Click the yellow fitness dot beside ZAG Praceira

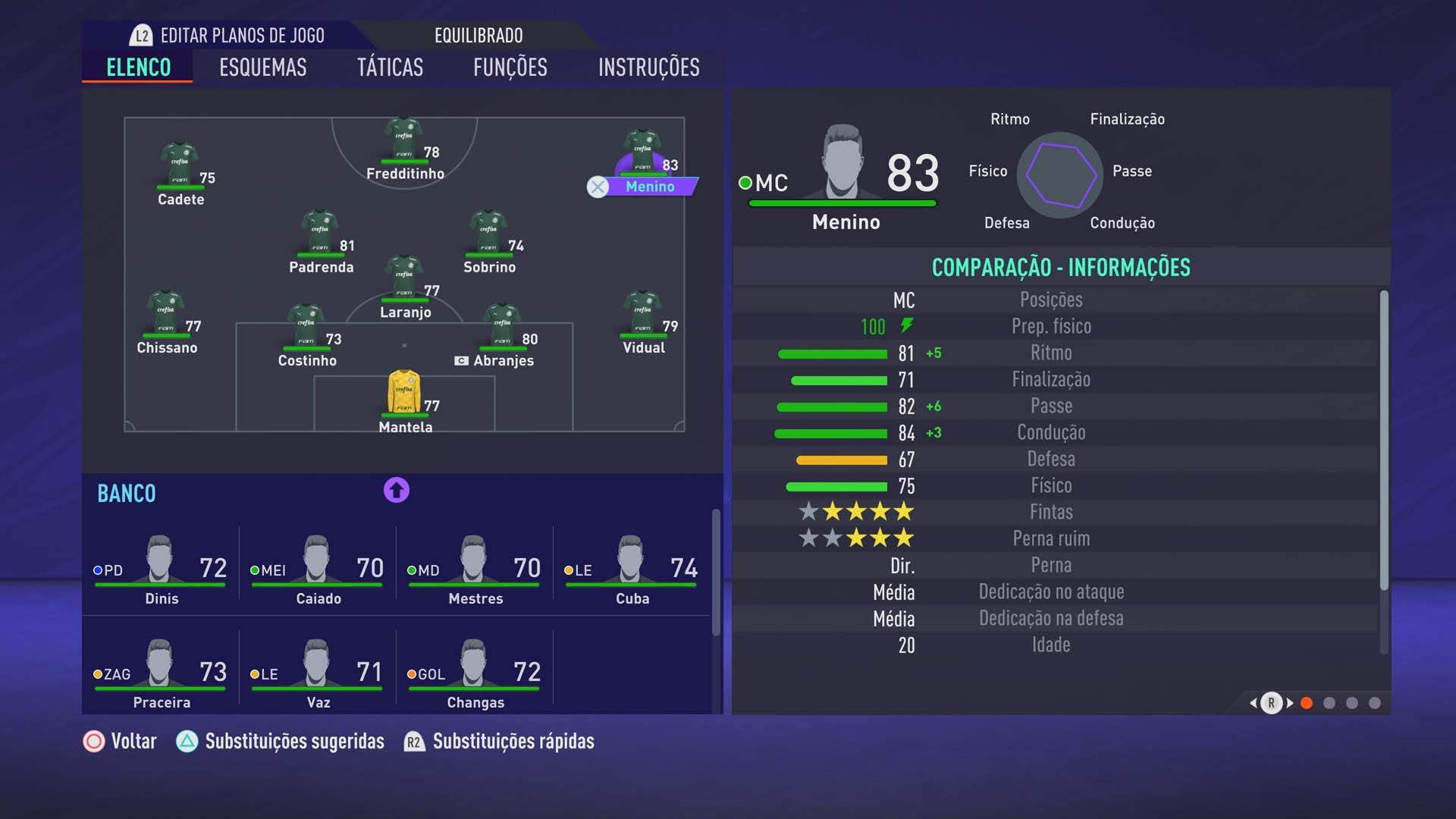tap(98, 673)
